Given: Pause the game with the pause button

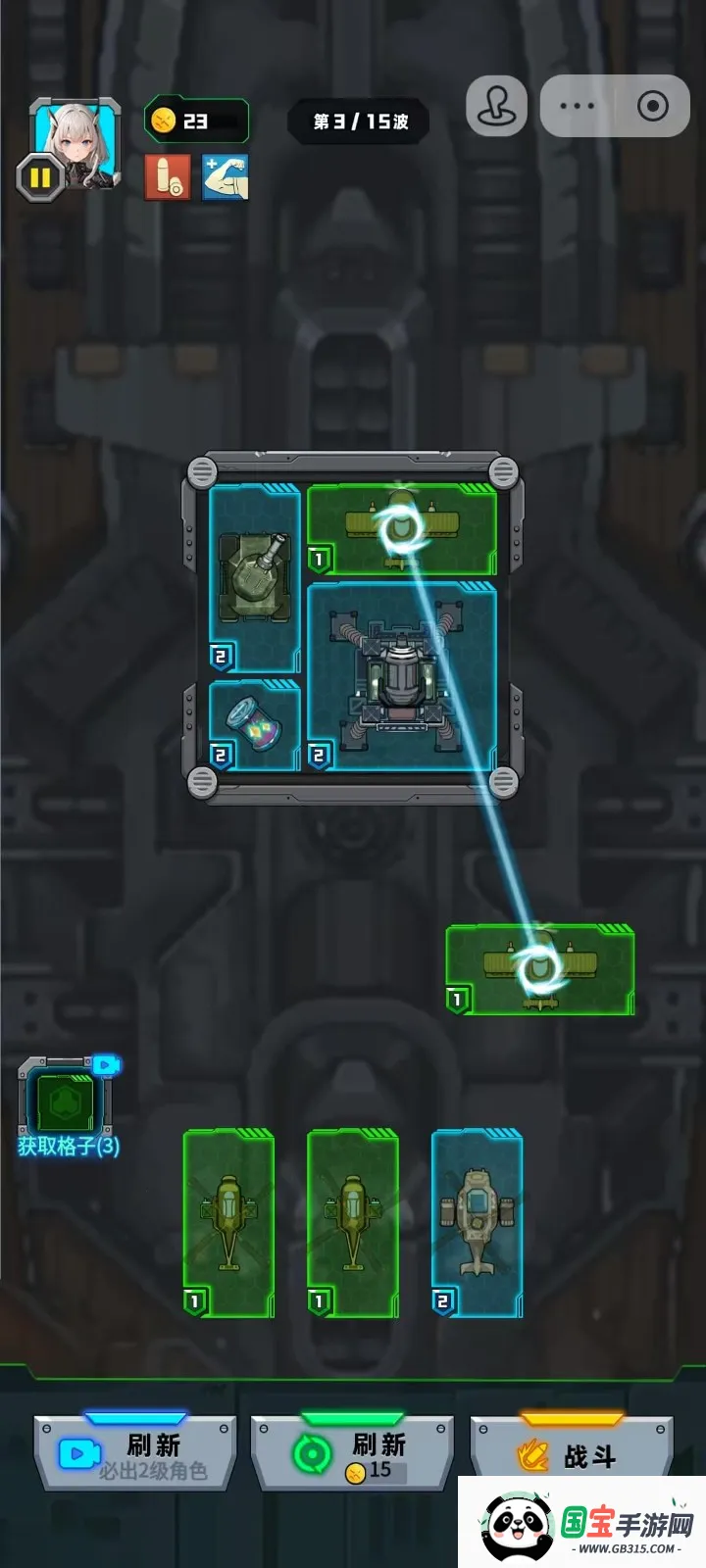Looking at the screenshot, I should click(x=40, y=178).
